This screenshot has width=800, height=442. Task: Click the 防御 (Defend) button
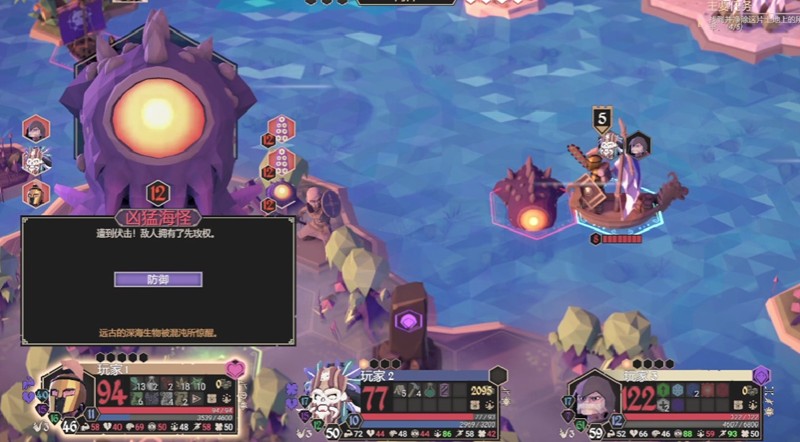point(158,280)
